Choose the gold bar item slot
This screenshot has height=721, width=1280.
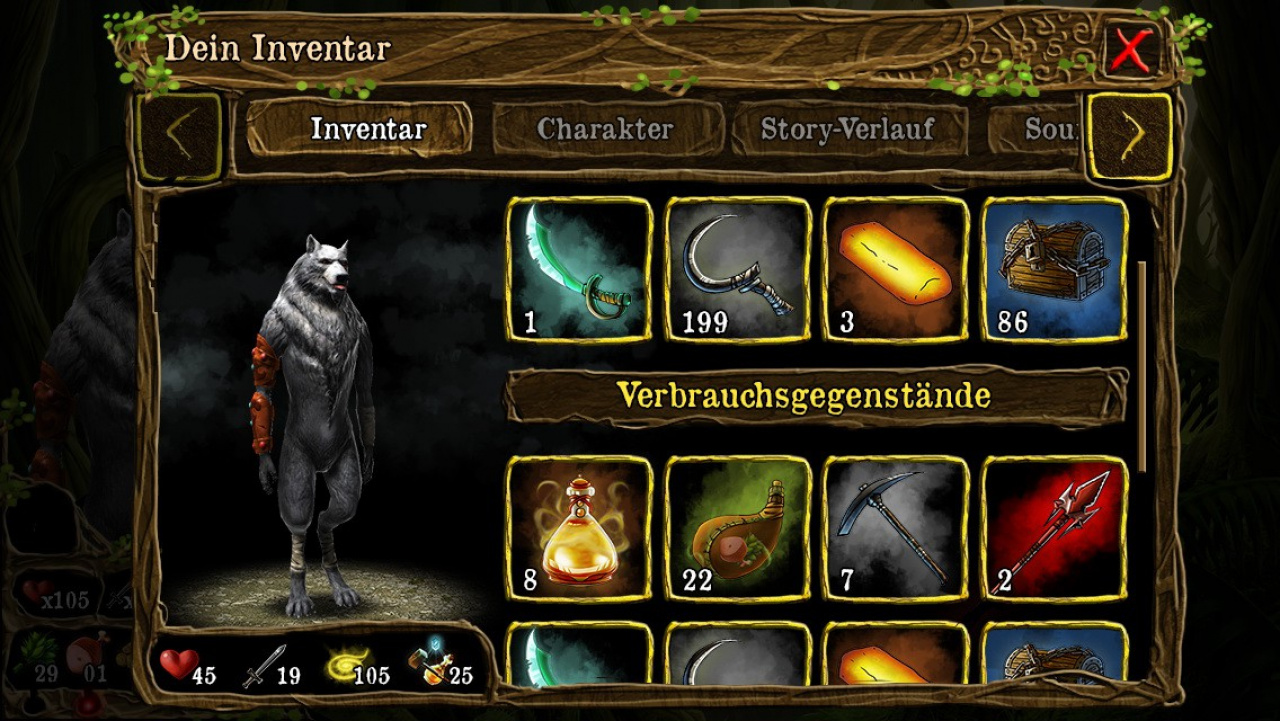coord(896,269)
